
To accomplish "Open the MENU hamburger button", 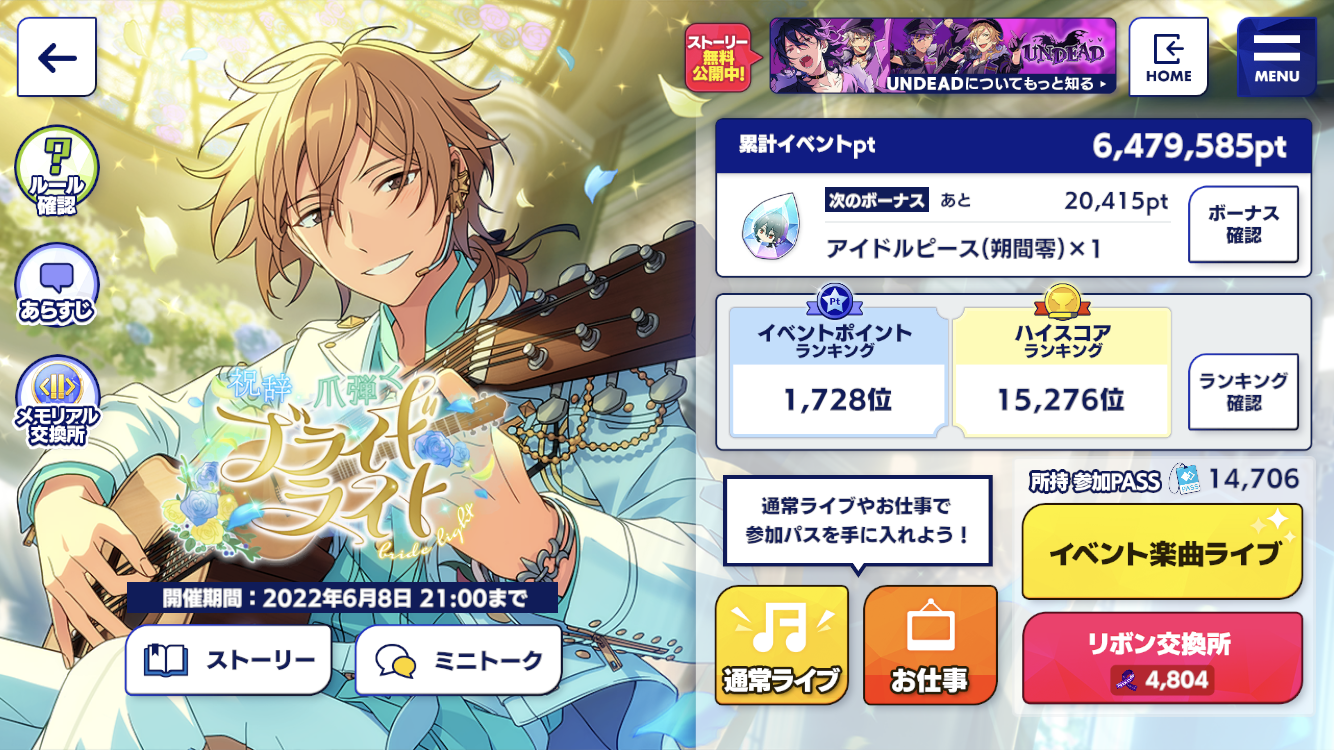I will 1276,57.
